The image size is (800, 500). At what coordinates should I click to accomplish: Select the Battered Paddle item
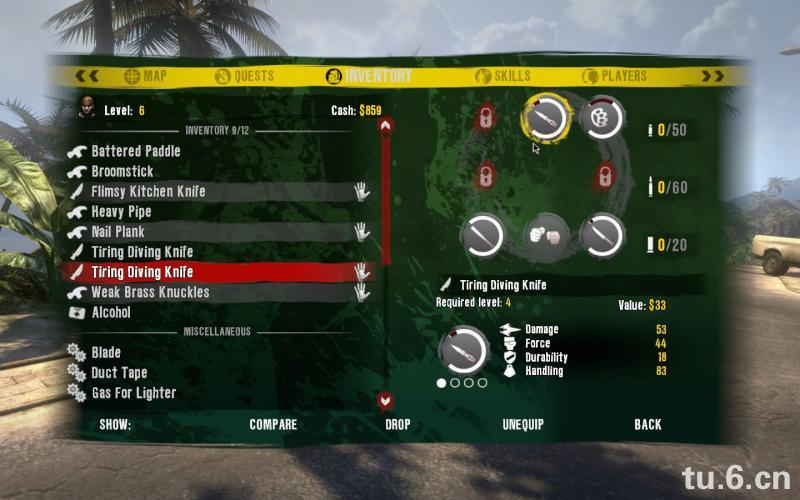coord(136,151)
